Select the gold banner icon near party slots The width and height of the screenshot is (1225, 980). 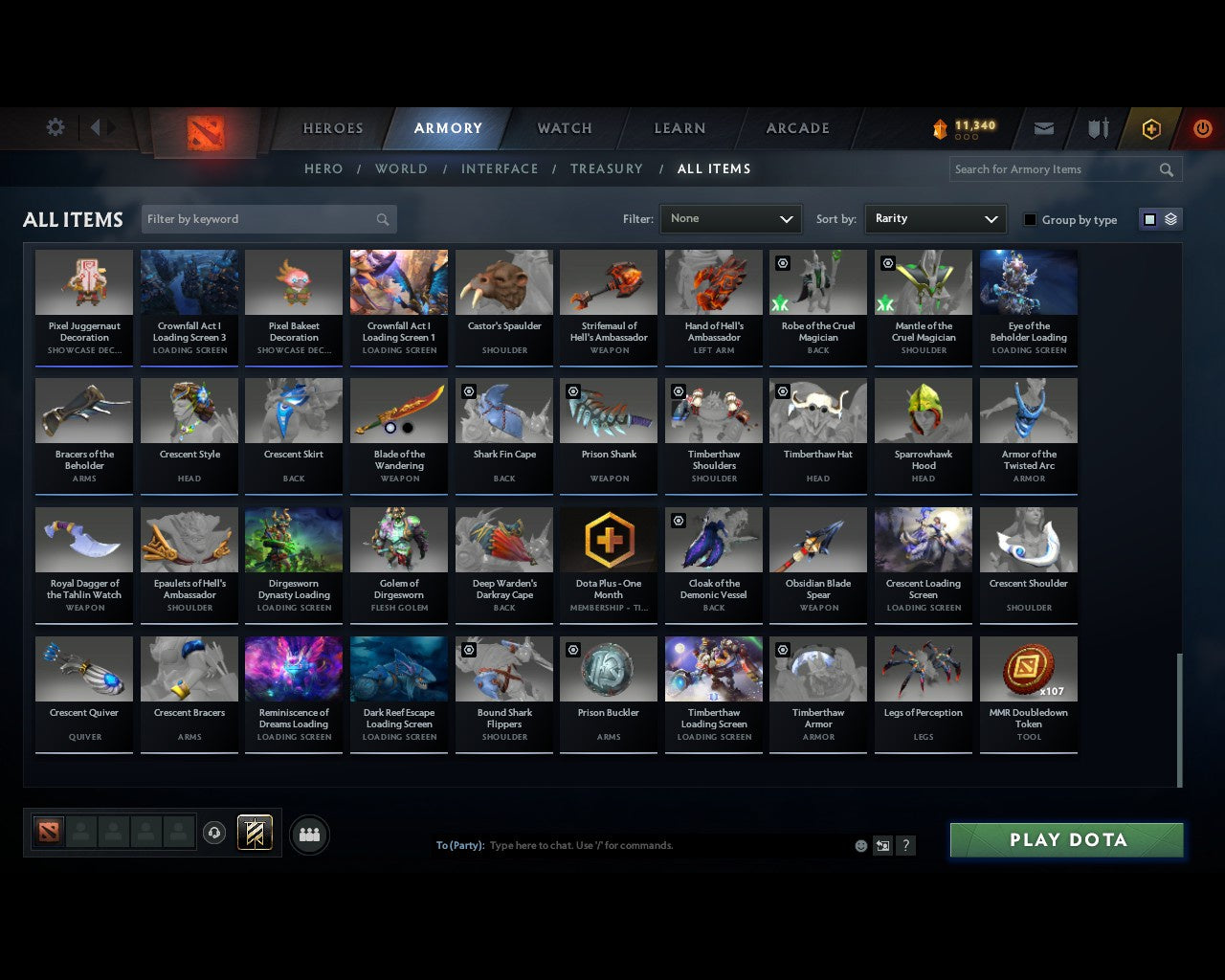(x=255, y=832)
